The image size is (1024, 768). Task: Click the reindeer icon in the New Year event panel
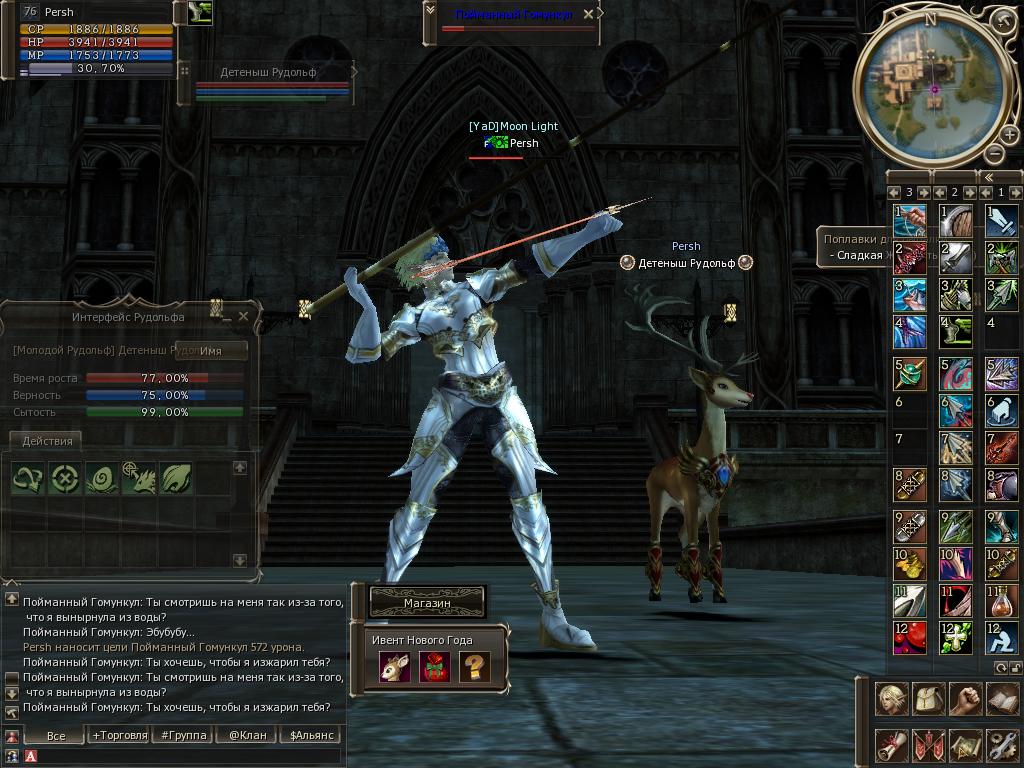(394, 667)
